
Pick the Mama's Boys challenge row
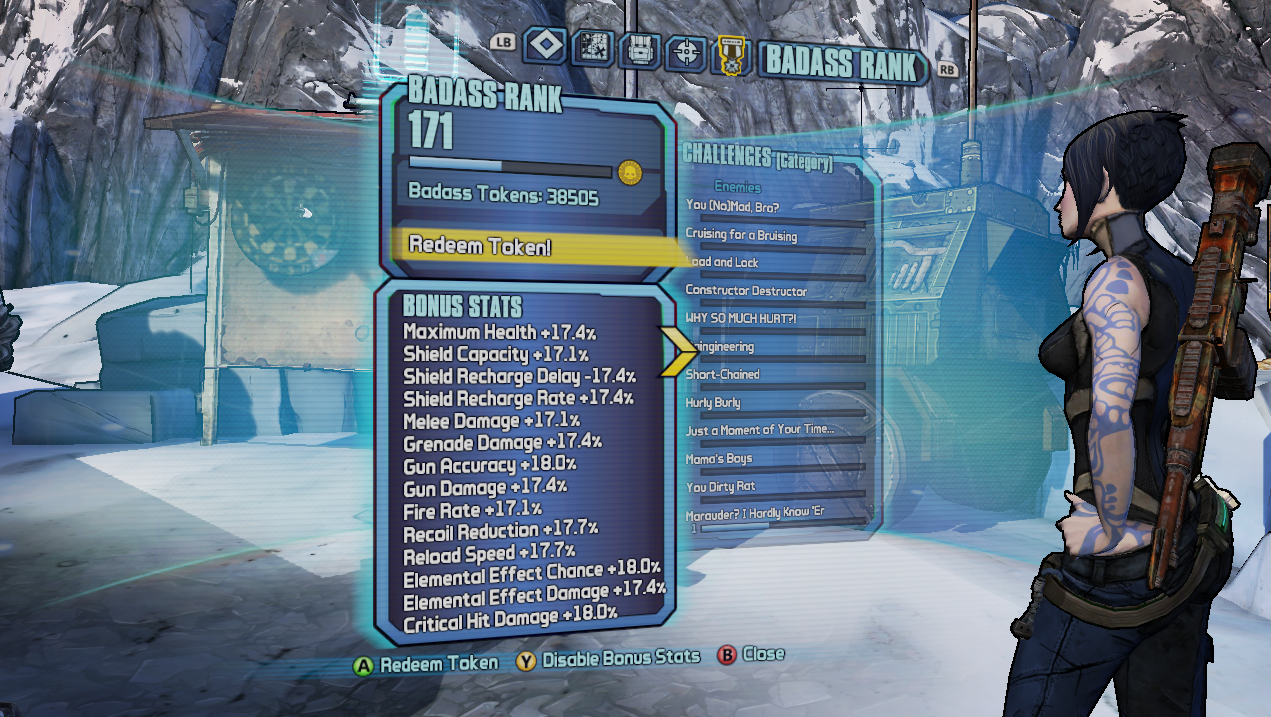[x=719, y=459]
